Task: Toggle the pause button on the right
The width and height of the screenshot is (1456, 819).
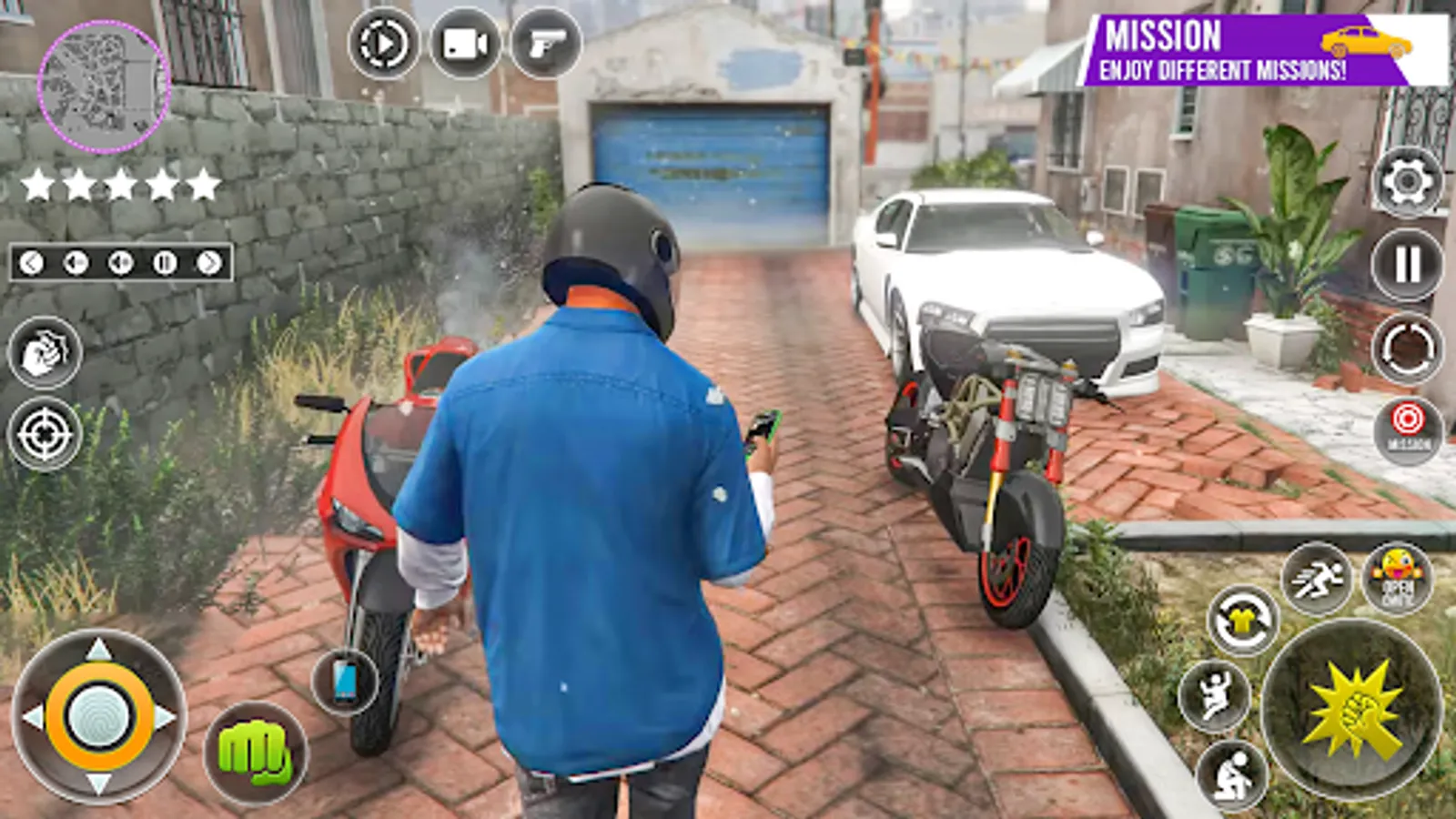Action: [x=1405, y=261]
